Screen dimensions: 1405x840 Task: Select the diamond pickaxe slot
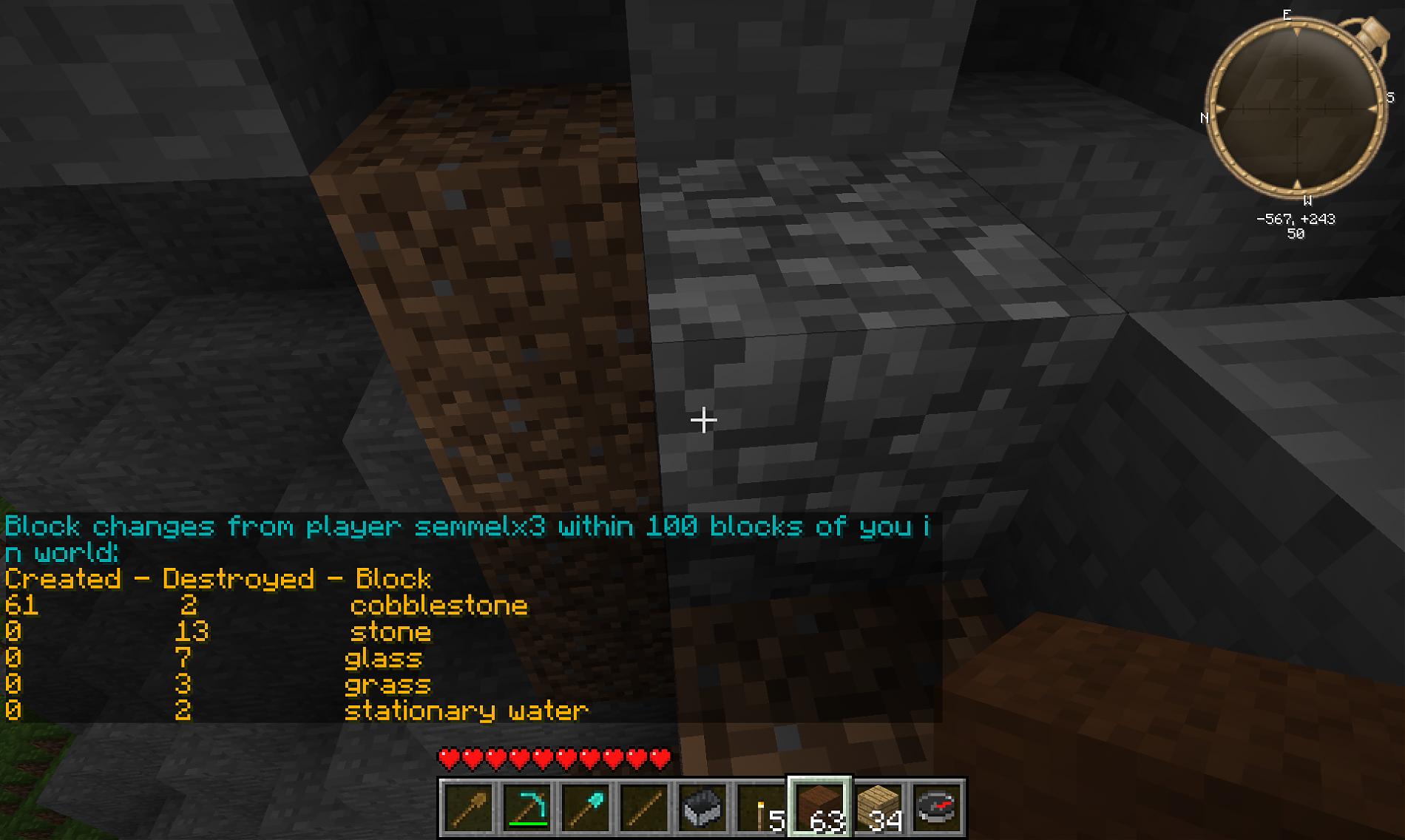[527, 807]
